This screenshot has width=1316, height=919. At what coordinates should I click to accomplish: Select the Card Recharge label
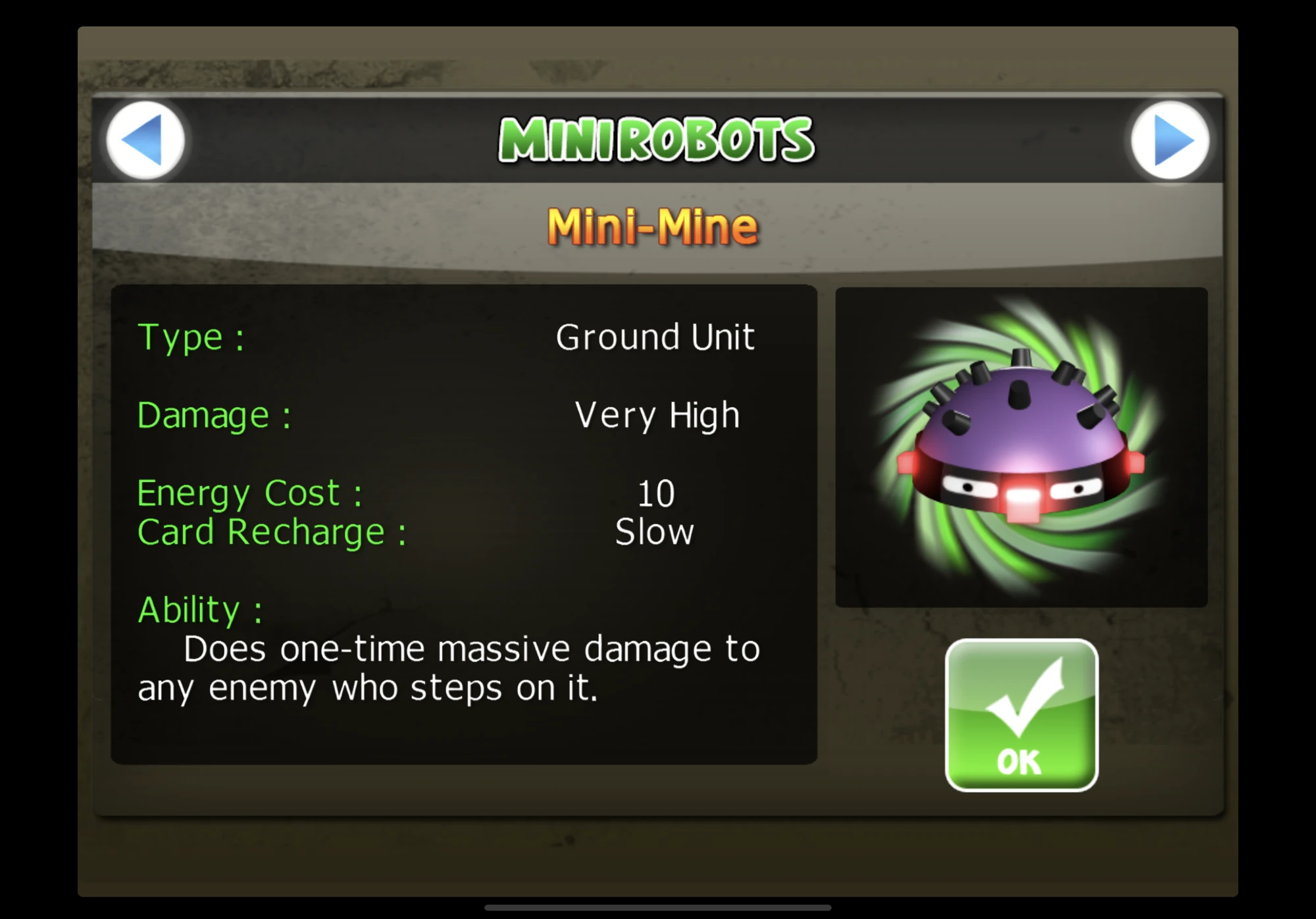[270, 531]
